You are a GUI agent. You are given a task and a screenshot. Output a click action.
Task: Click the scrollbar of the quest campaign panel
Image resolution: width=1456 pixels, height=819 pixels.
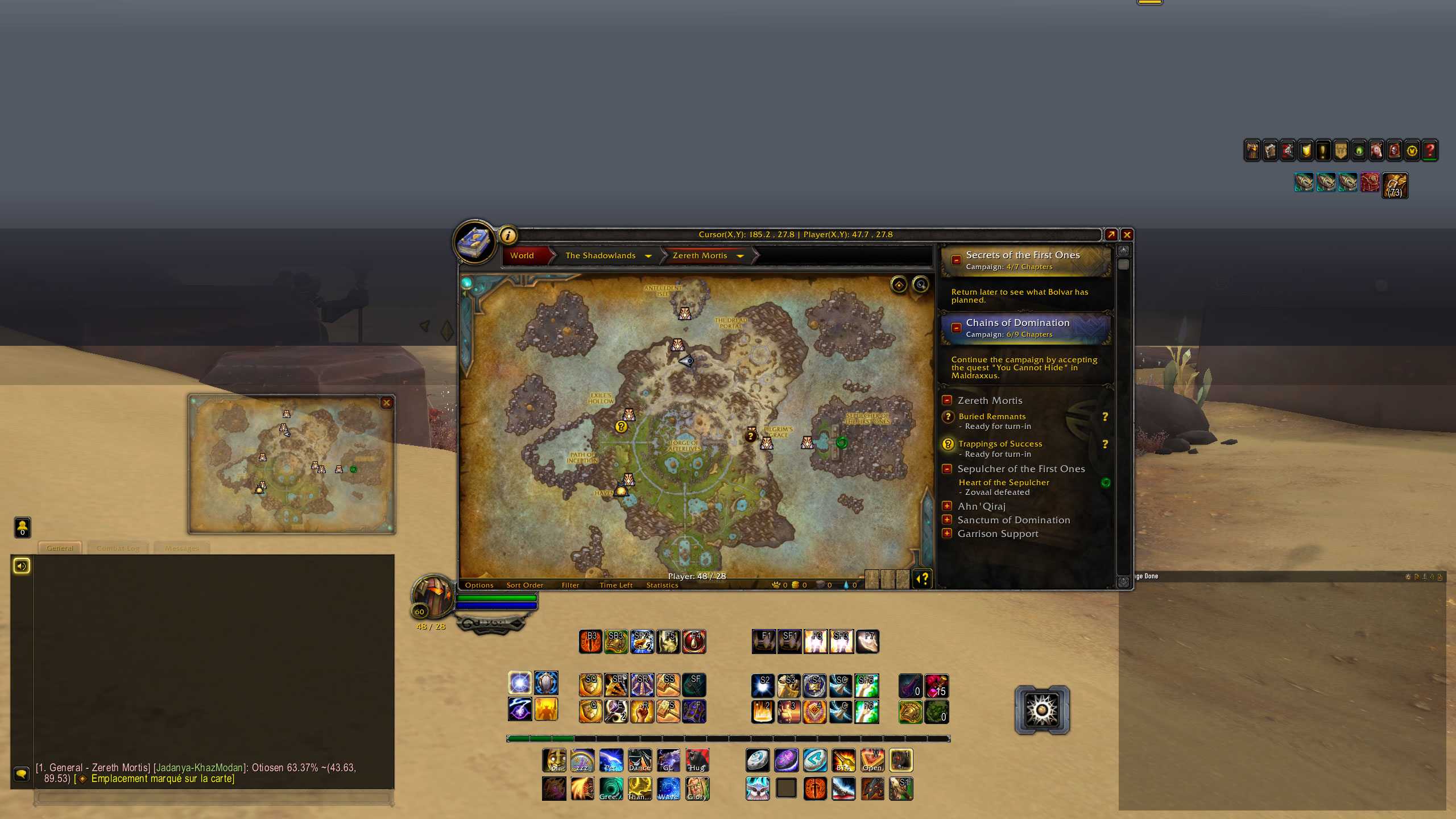(1122, 264)
